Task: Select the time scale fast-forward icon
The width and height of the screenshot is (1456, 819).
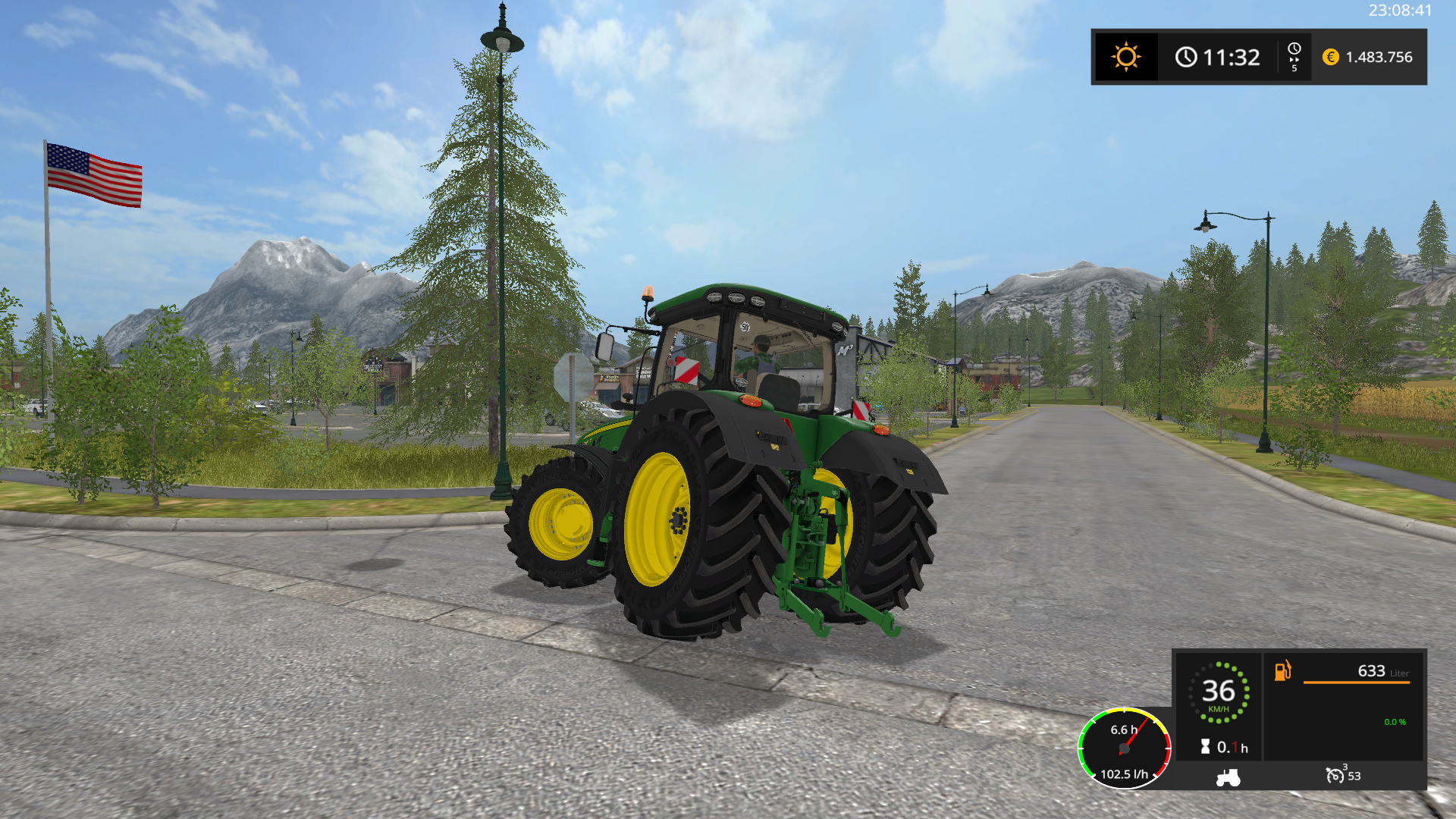Action: click(x=1294, y=57)
